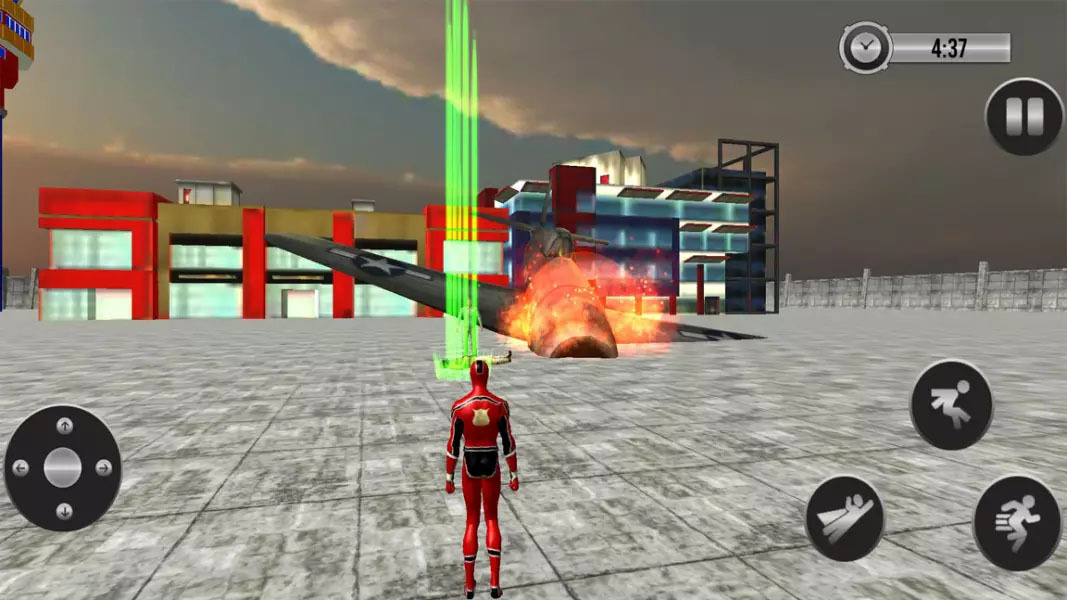Pause the game with the pause button

coord(1025,117)
